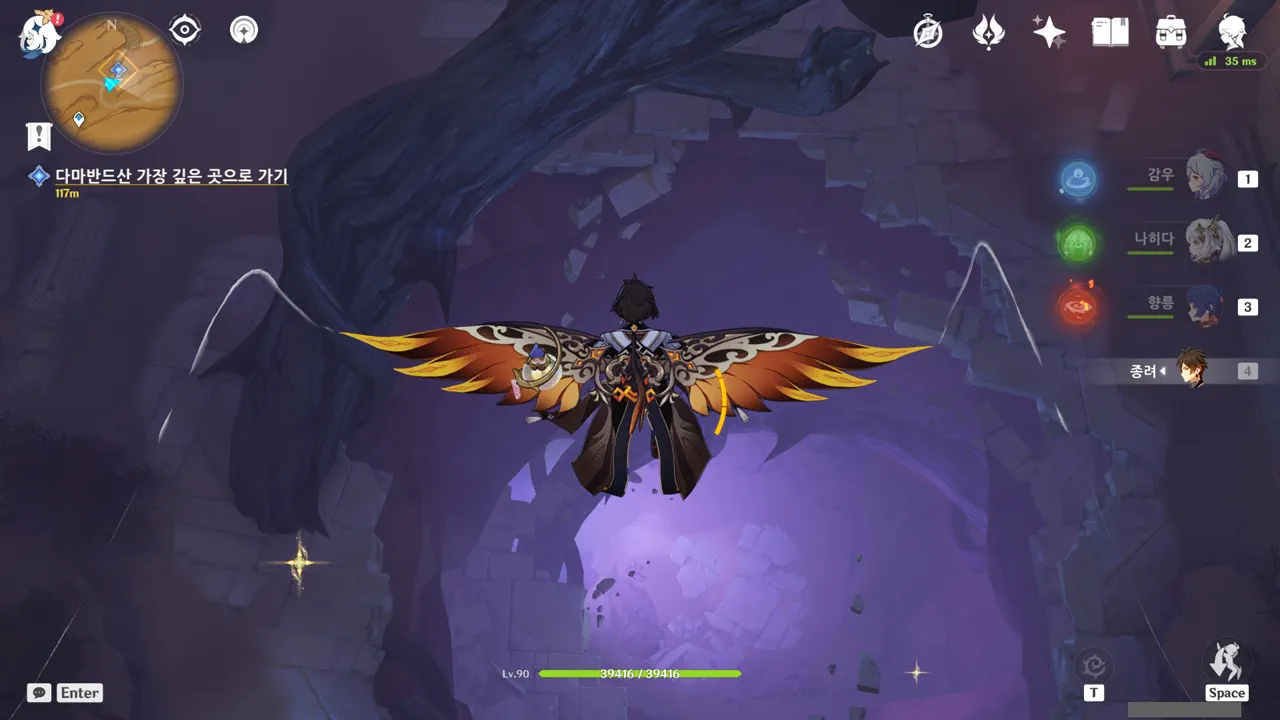
Task: Open the quest log exclamation icon
Action: pos(39,136)
